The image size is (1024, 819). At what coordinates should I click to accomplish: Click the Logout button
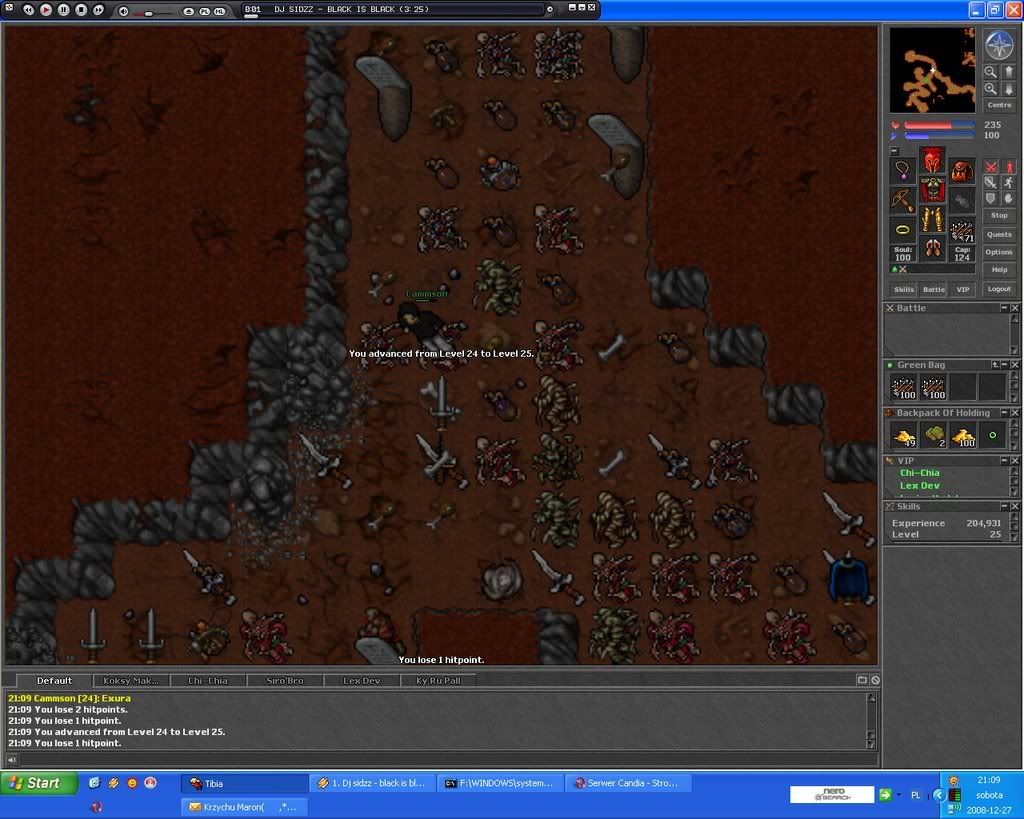[x=999, y=289]
